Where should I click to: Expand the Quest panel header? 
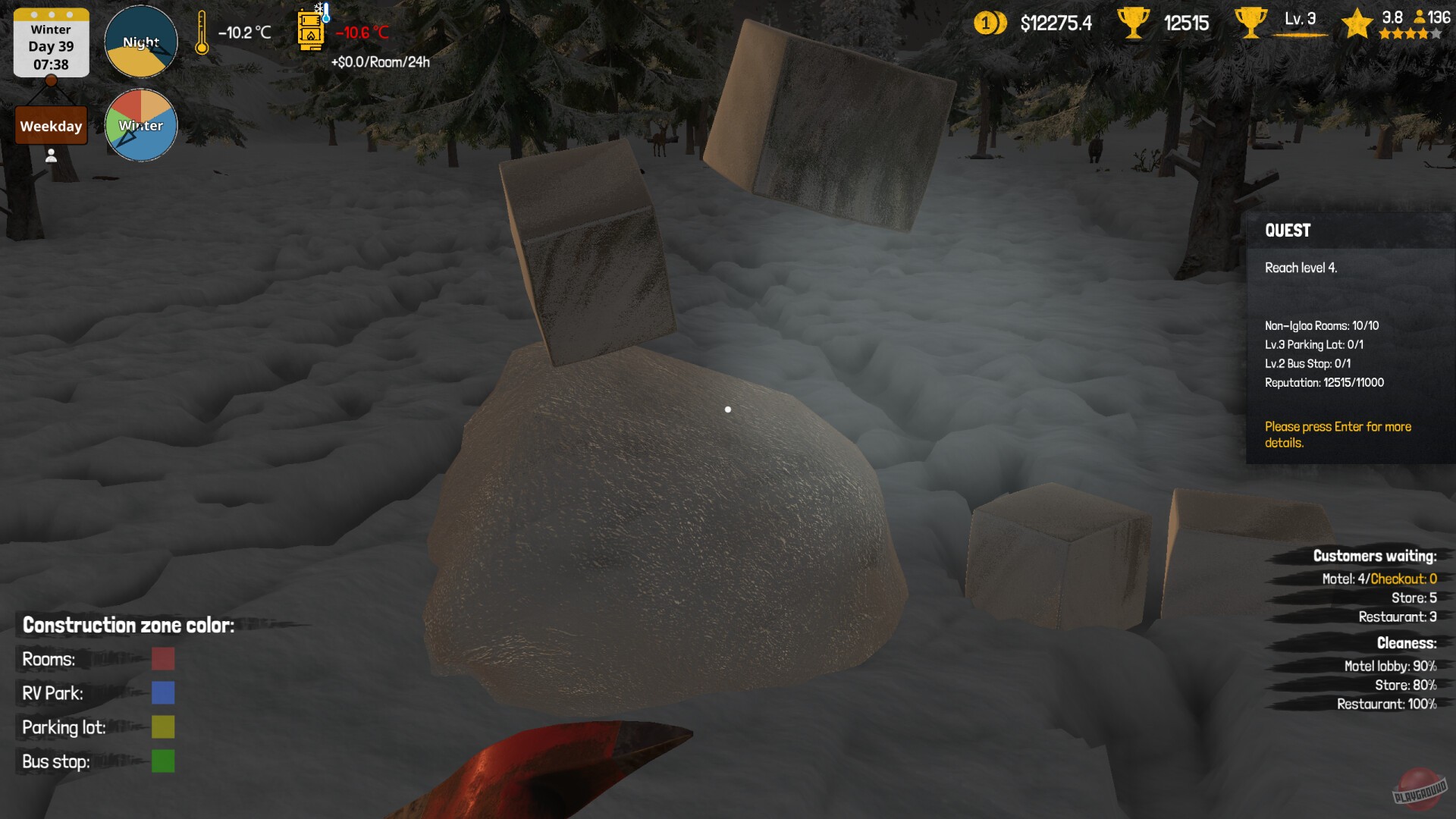[1288, 231]
